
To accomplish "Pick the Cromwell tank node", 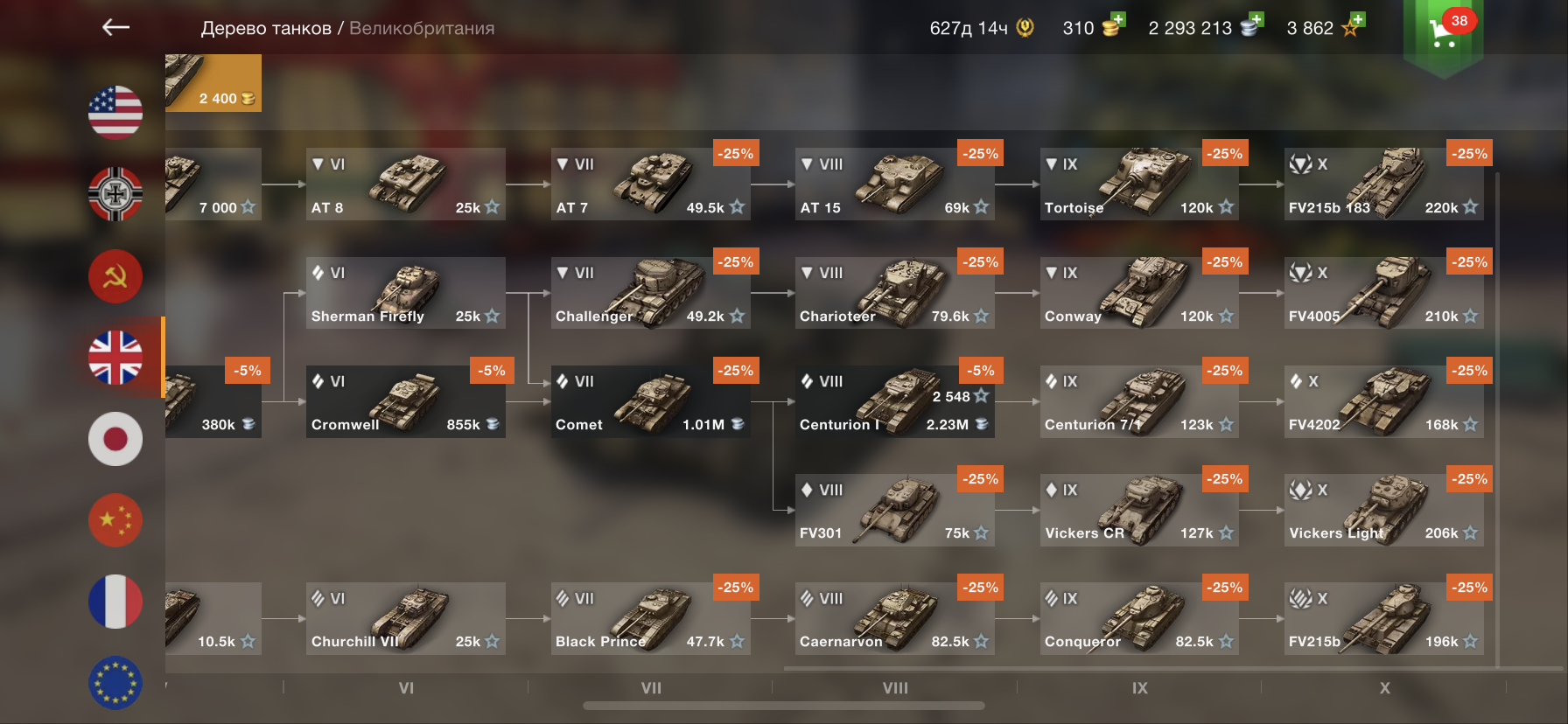I will [405, 401].
